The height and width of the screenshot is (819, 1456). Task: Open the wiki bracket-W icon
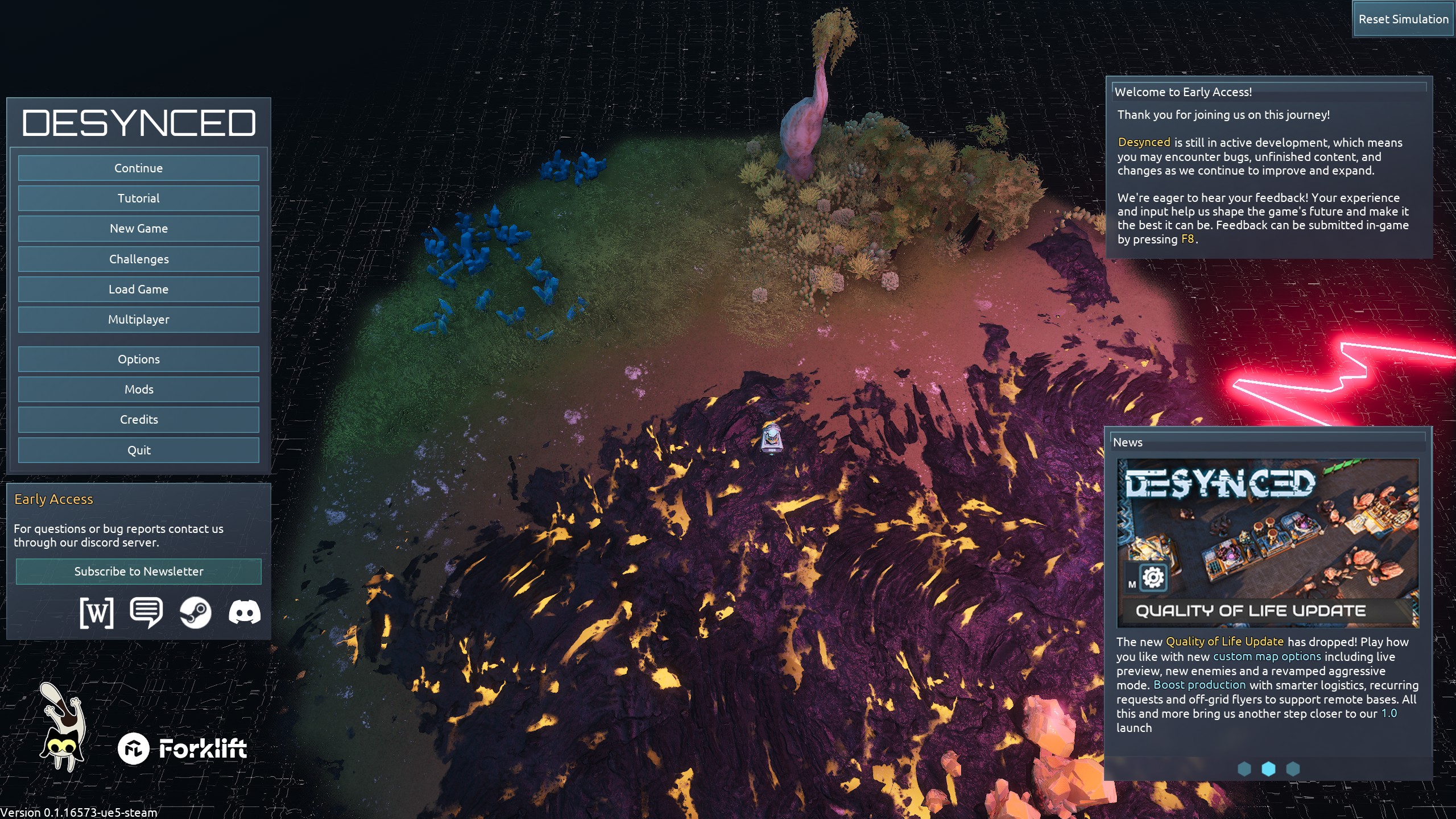pyautogui.click(x=97, y=613)
